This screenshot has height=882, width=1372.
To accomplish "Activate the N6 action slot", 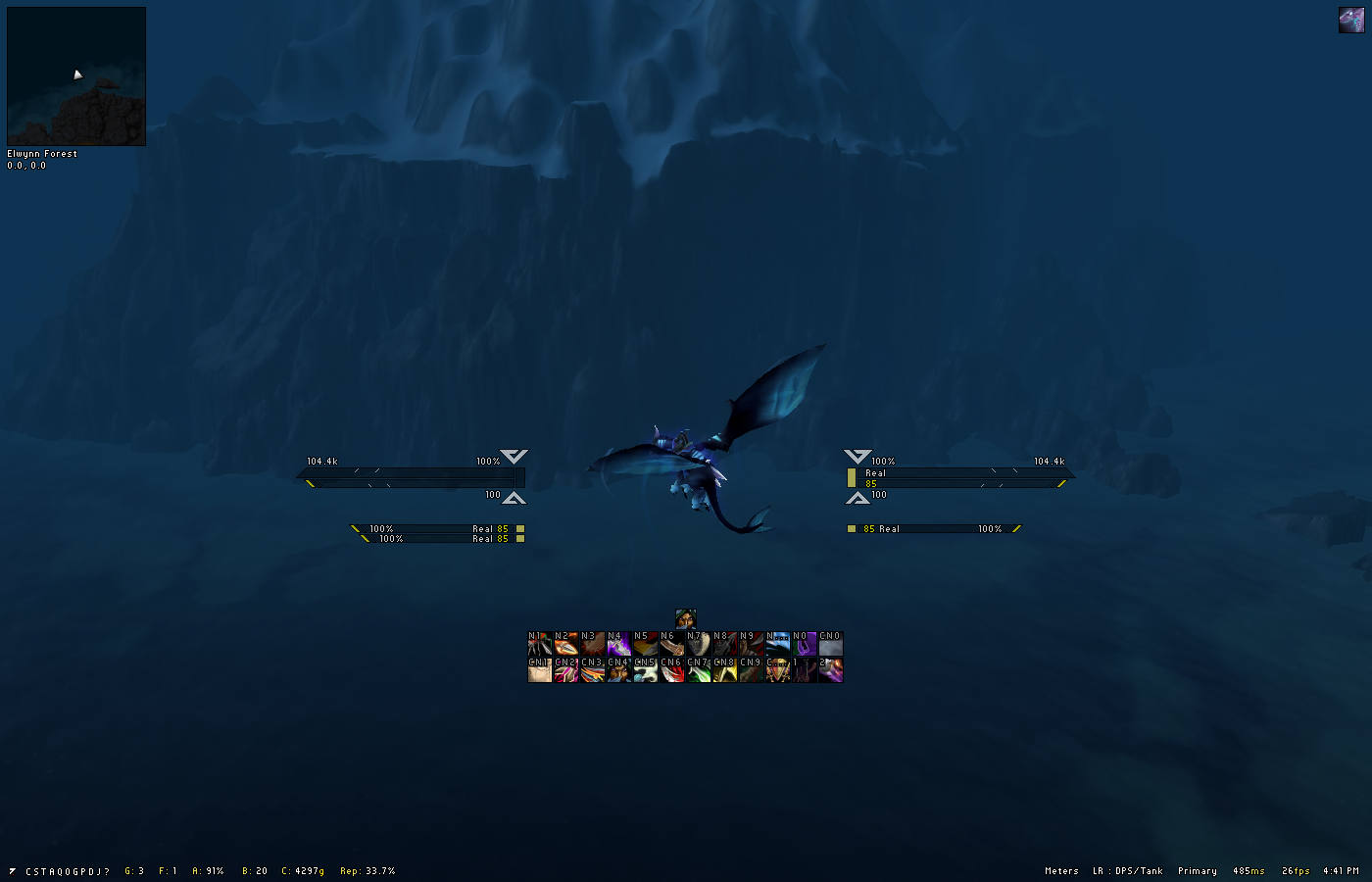I will click(672, 644).
